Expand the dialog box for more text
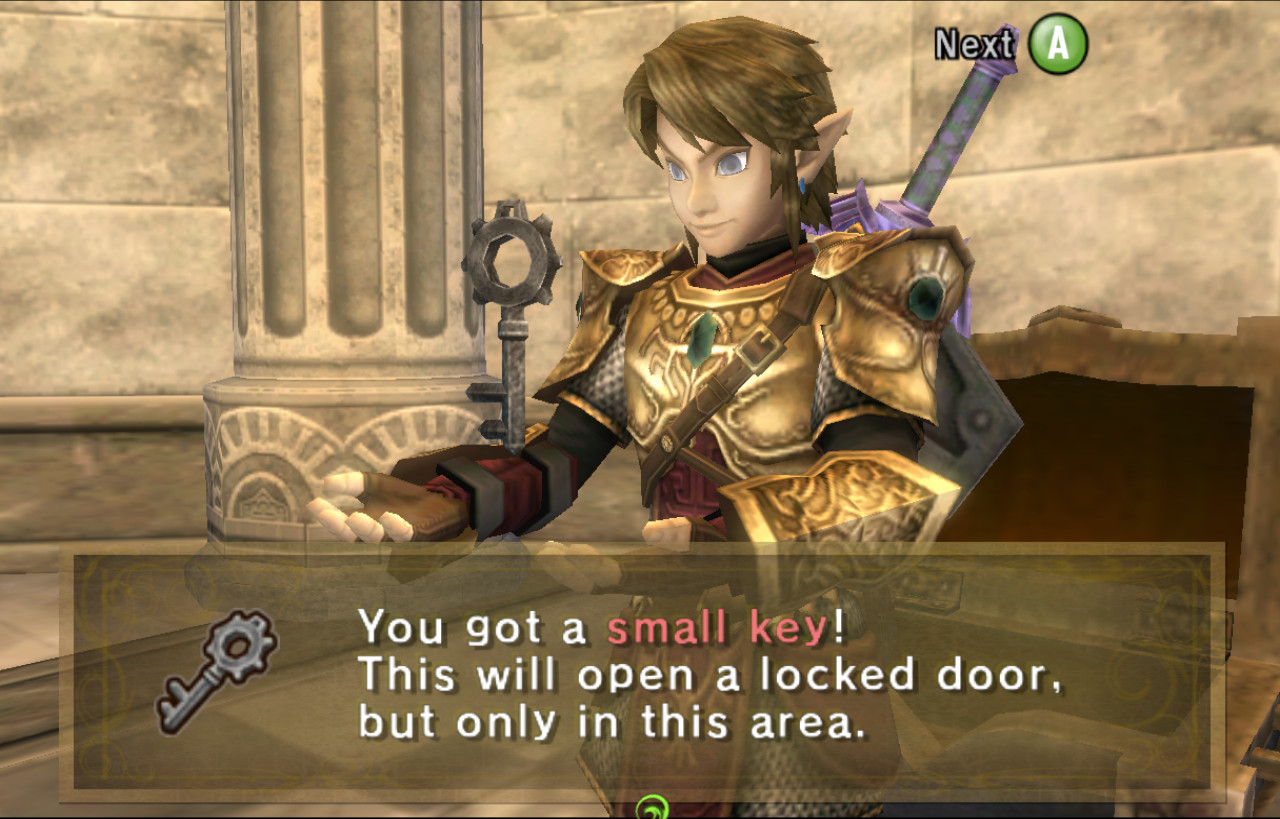Screen dimensions: 1280x819 point(640,670)
